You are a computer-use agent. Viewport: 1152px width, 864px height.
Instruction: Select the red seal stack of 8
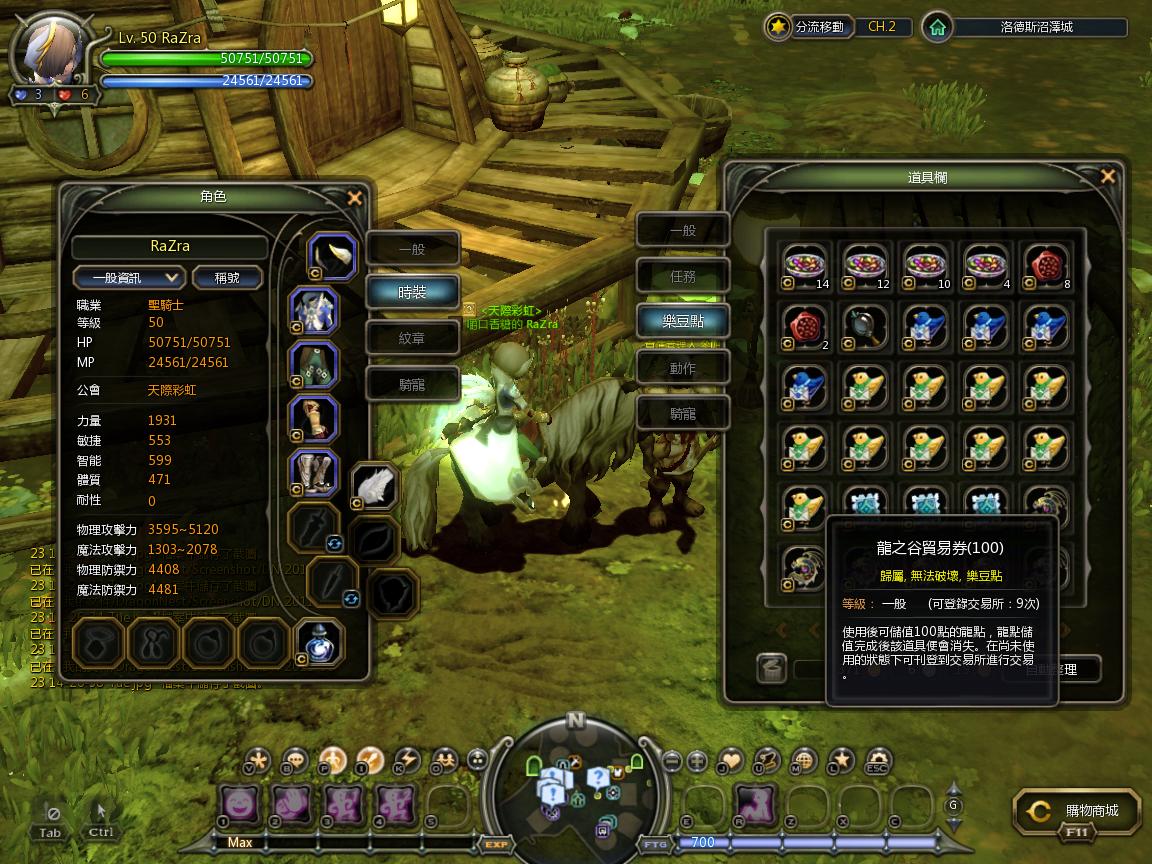click(1046, 267)
